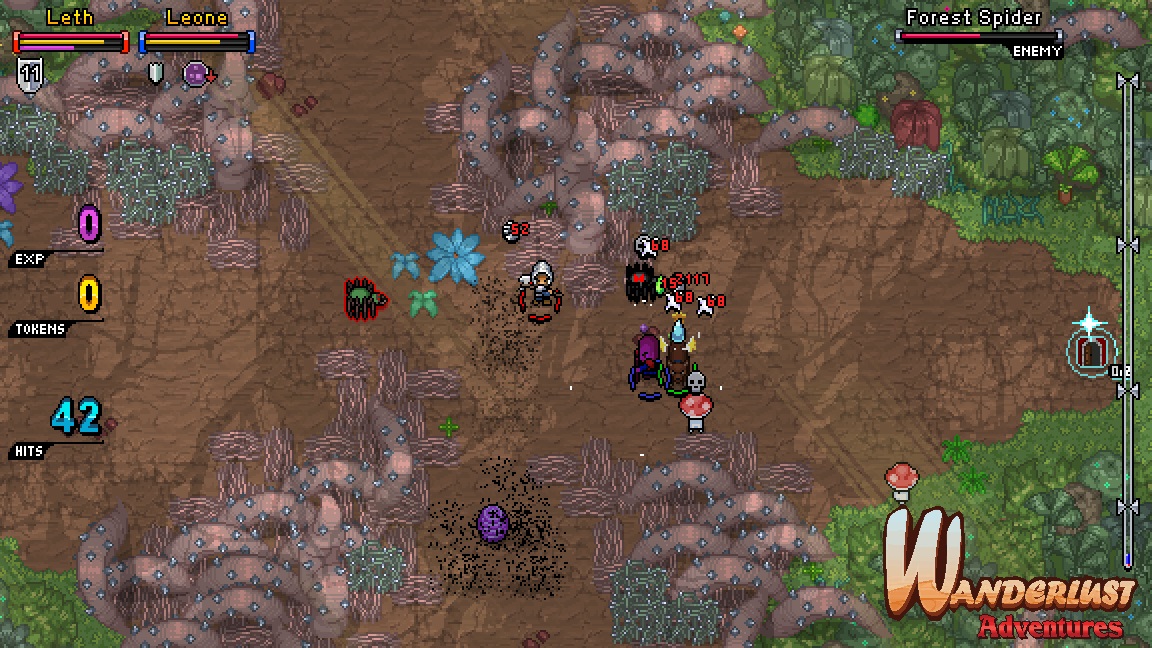Select Leone's small shield status icon
This screenshot has width=1152, height=648.
click(155, 72)
